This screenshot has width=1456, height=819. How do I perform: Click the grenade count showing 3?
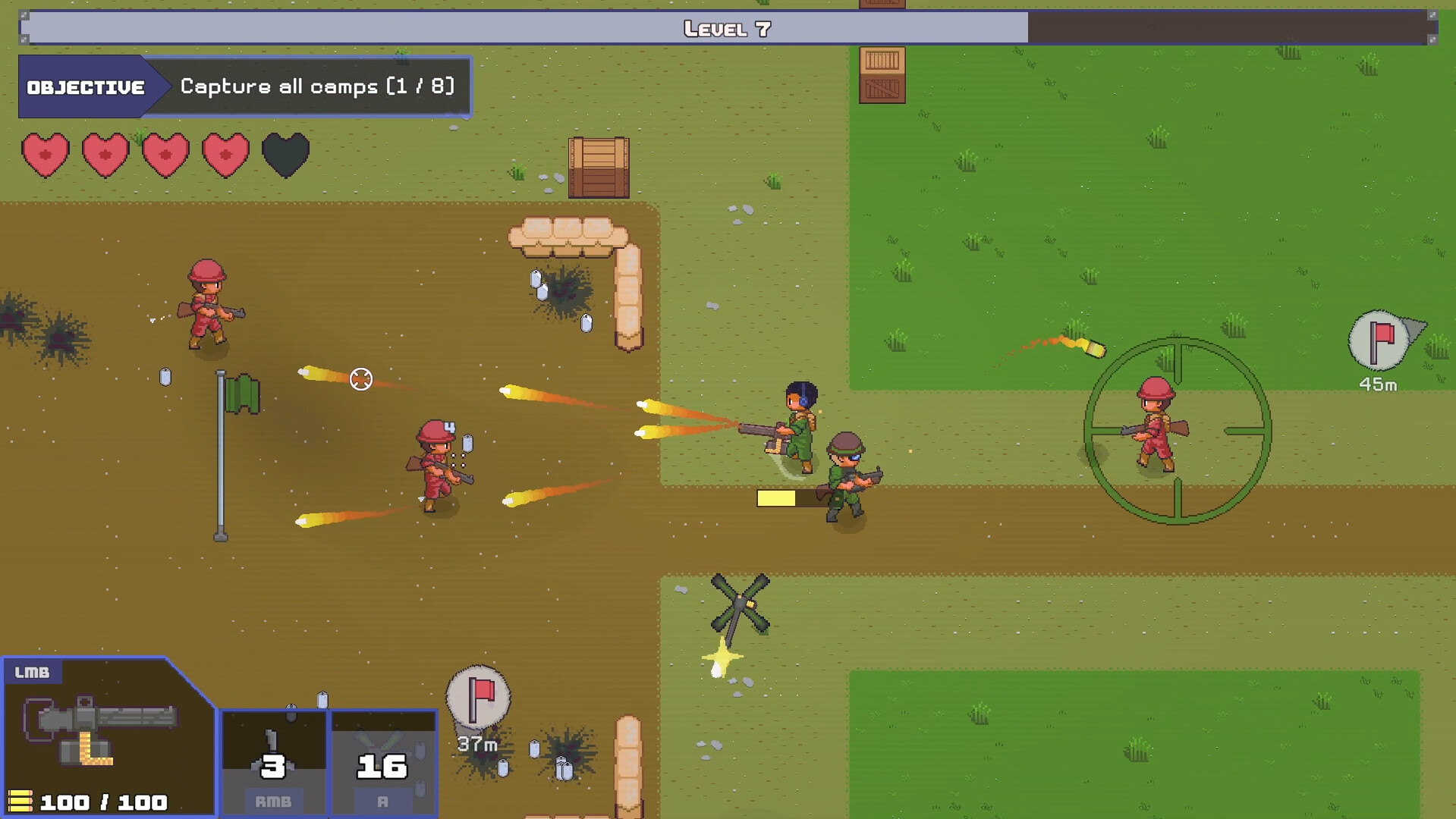pos(273,767)
